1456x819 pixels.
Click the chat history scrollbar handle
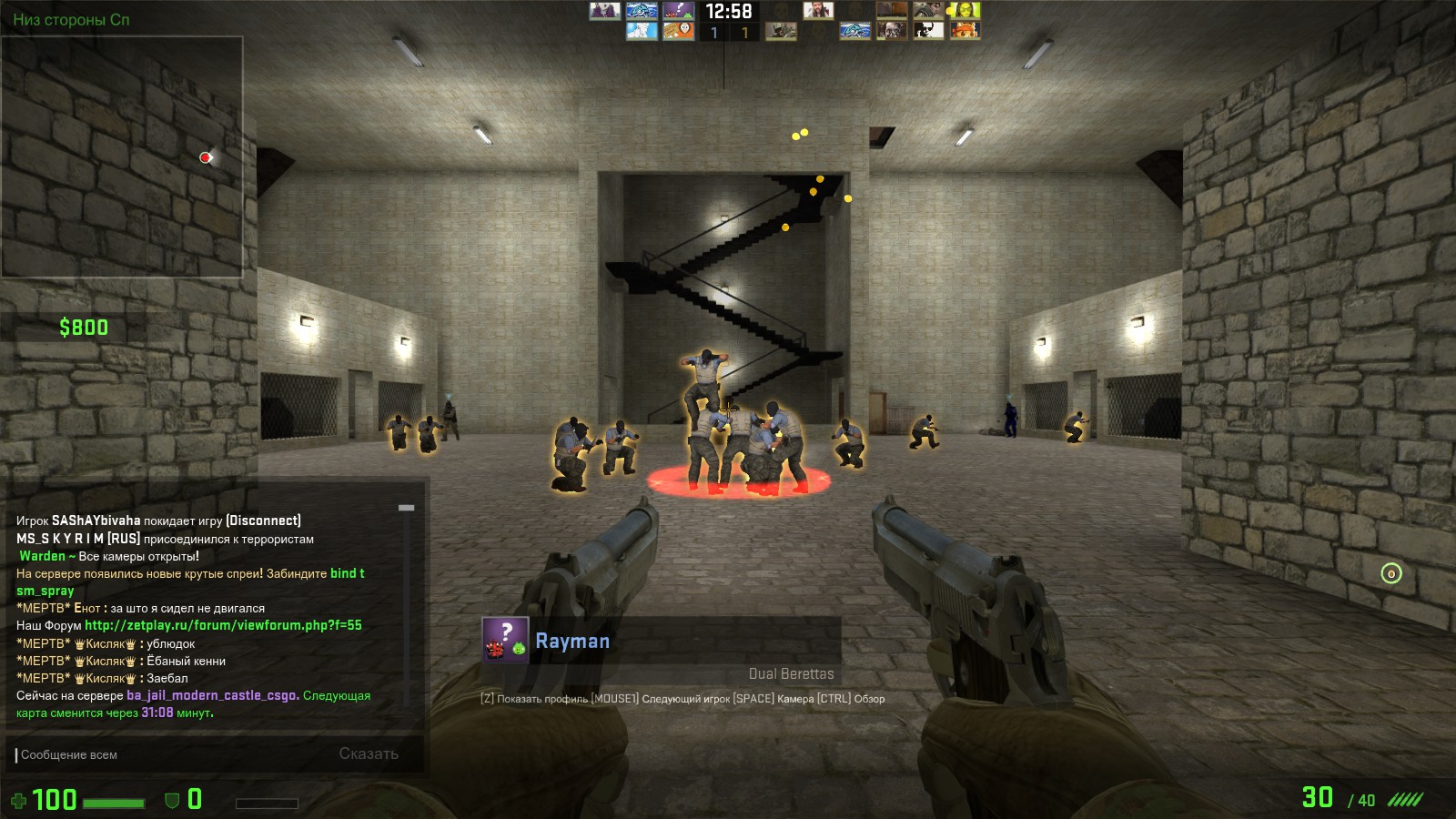(407, 508)
